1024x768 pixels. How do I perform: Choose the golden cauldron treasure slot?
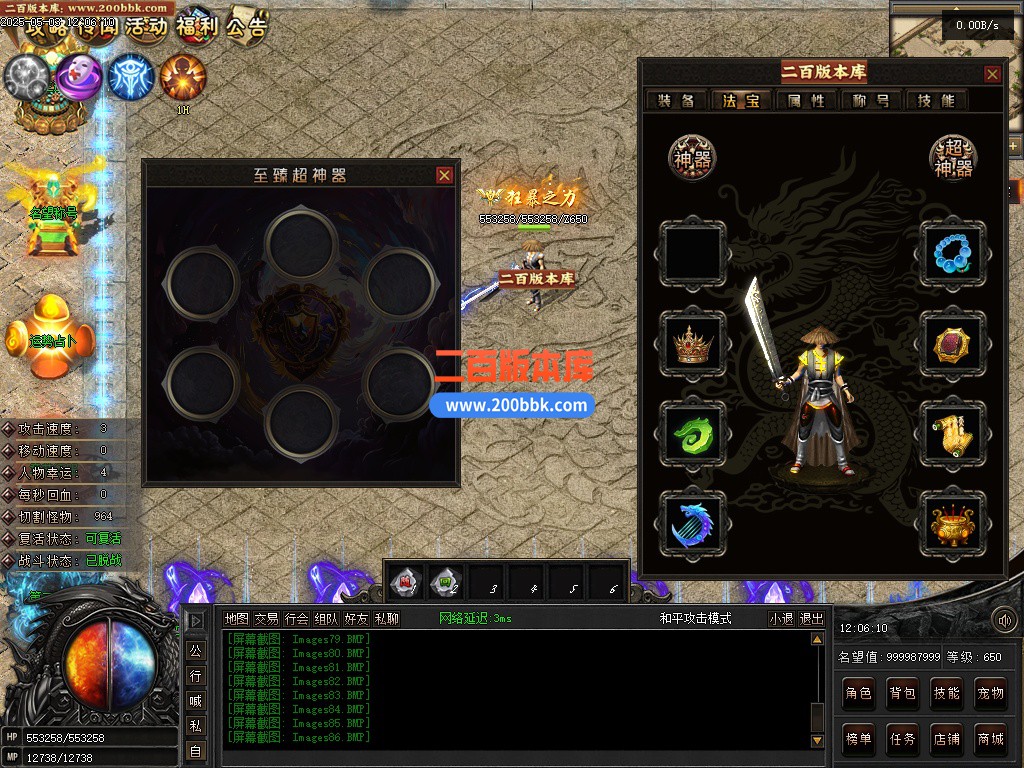pyautogui.click(x=953, y=524)
